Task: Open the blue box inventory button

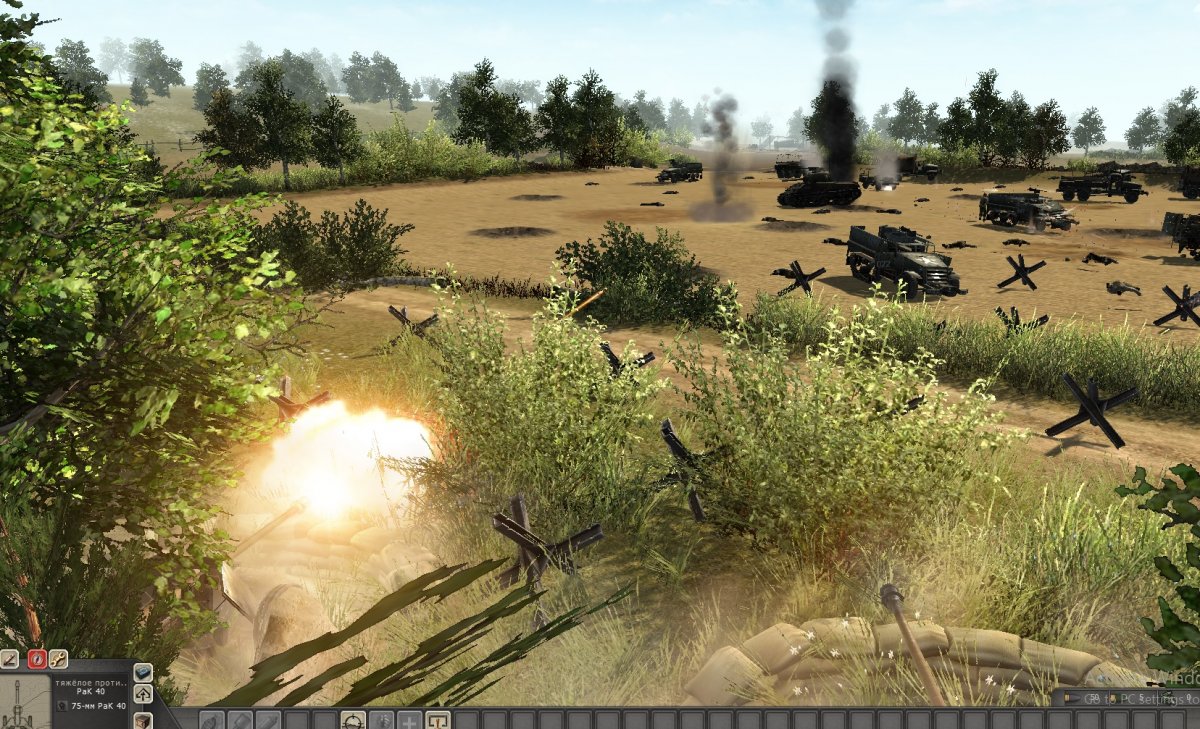Action: (x=143, y=672)
